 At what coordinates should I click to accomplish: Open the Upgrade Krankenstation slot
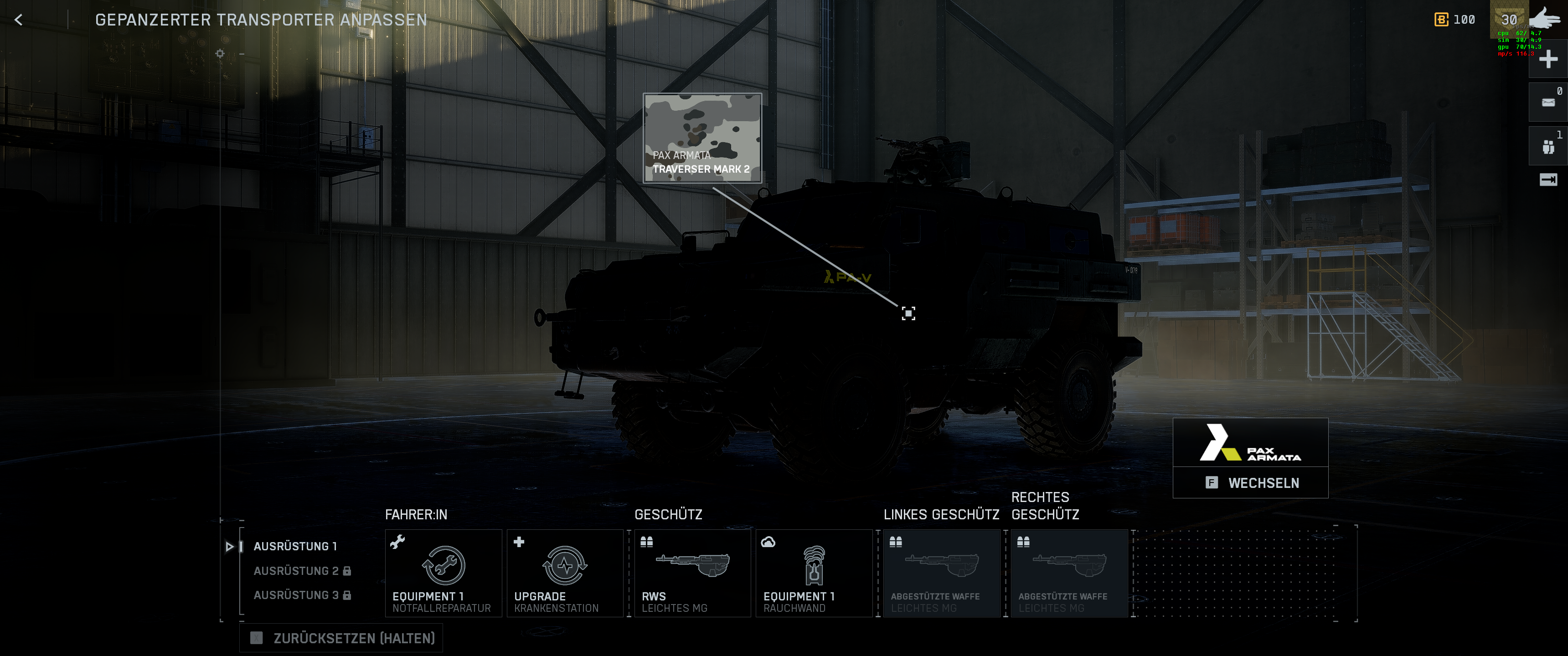pyautogui.click(x=564, y=573)
